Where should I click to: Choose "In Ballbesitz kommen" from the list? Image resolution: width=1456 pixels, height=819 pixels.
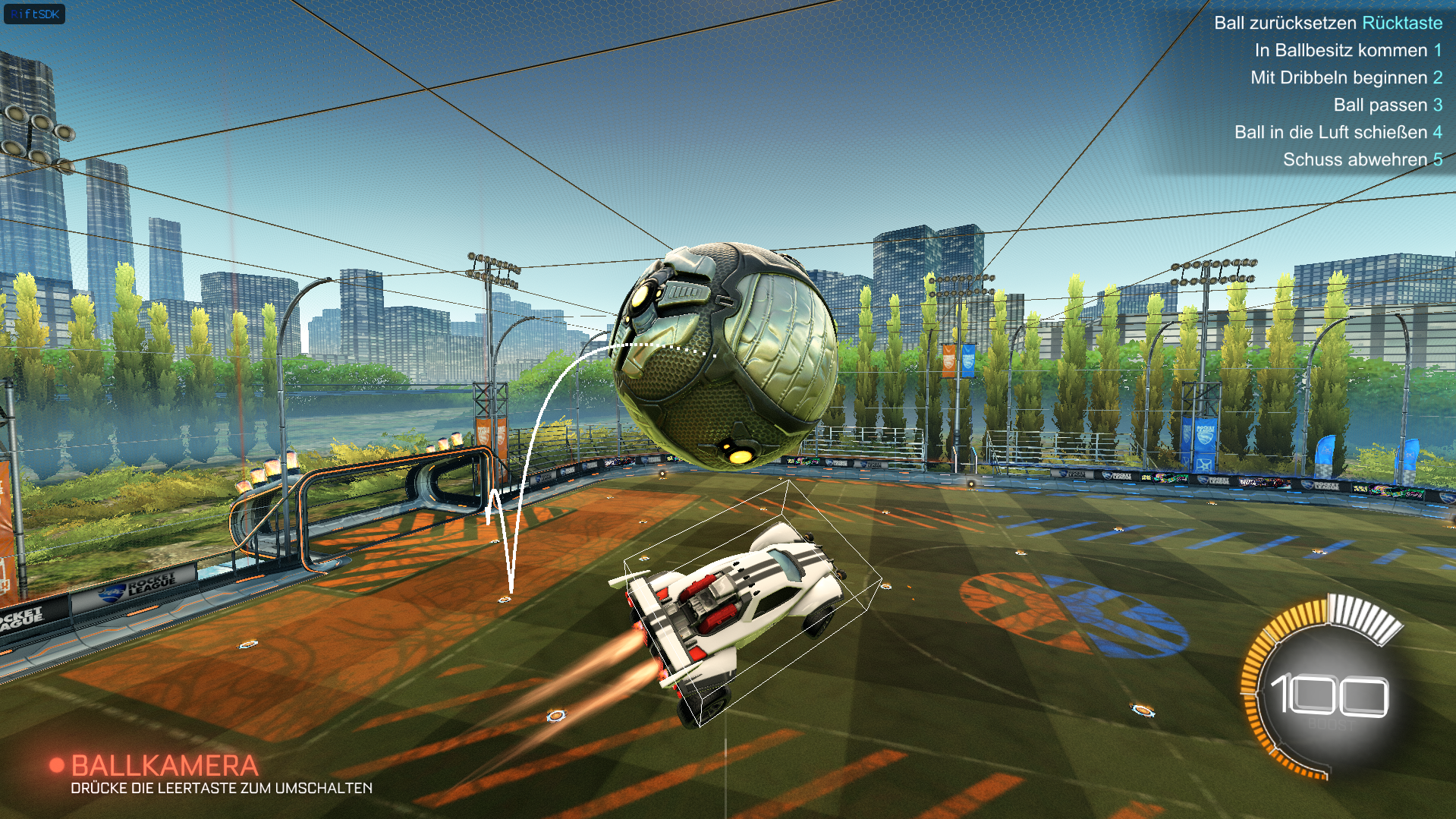1347,50
